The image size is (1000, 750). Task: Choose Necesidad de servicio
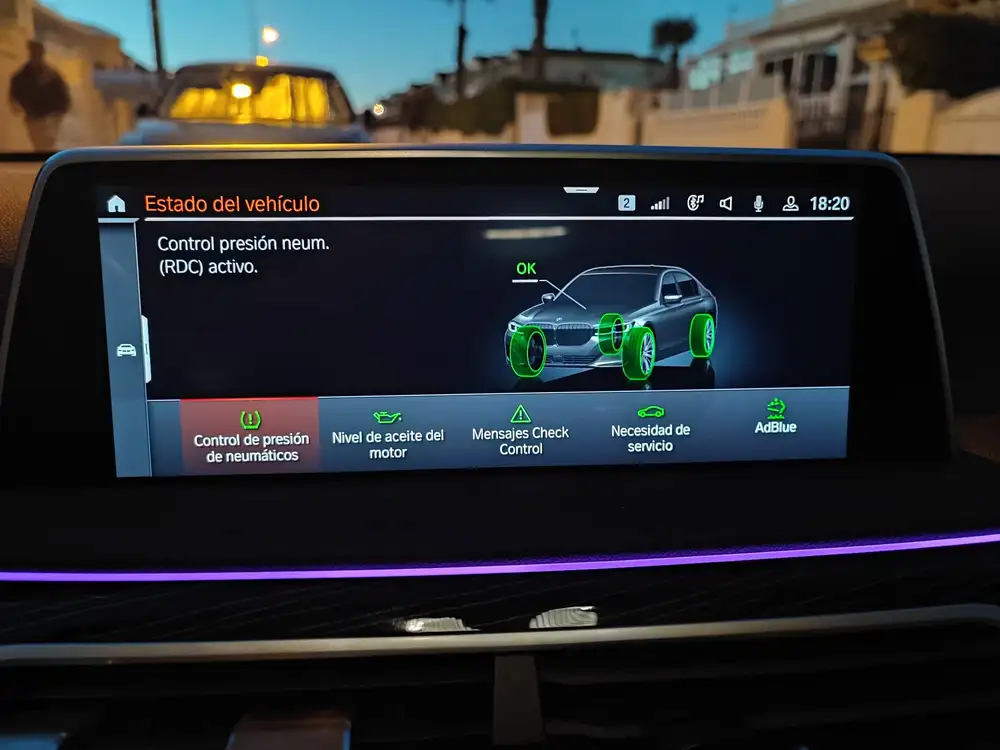click(x=650, y=428)
